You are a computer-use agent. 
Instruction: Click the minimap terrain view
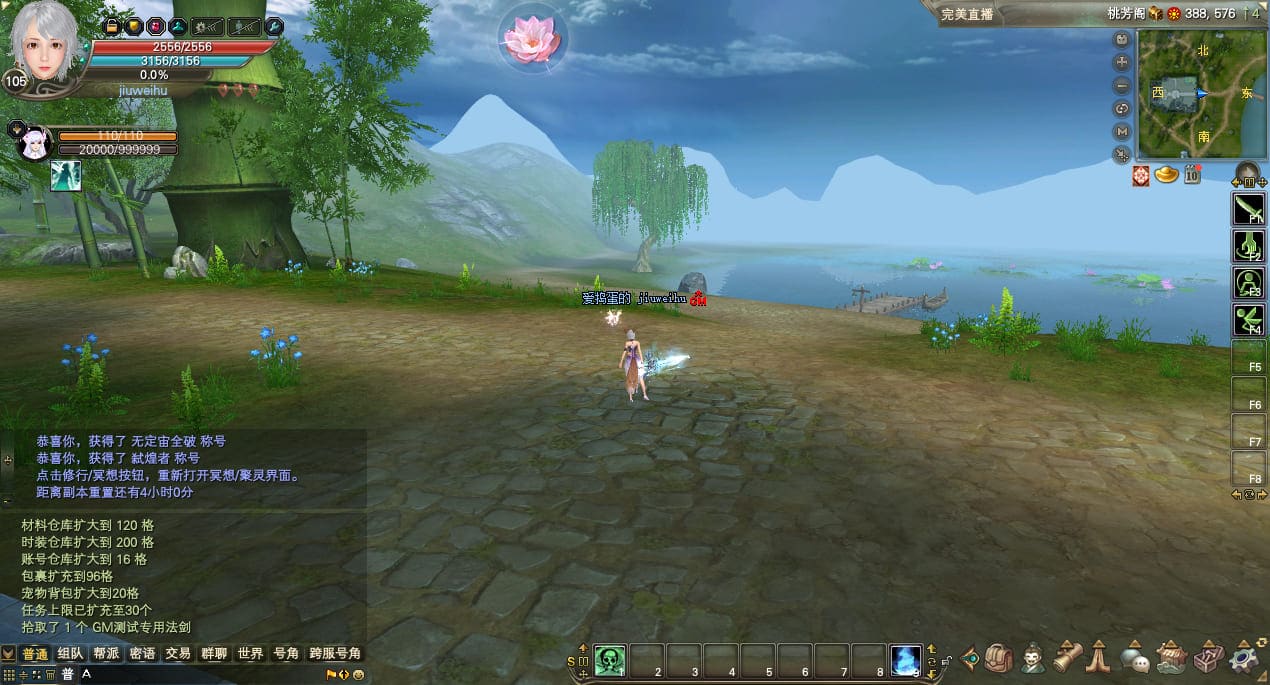(1187, 93)
